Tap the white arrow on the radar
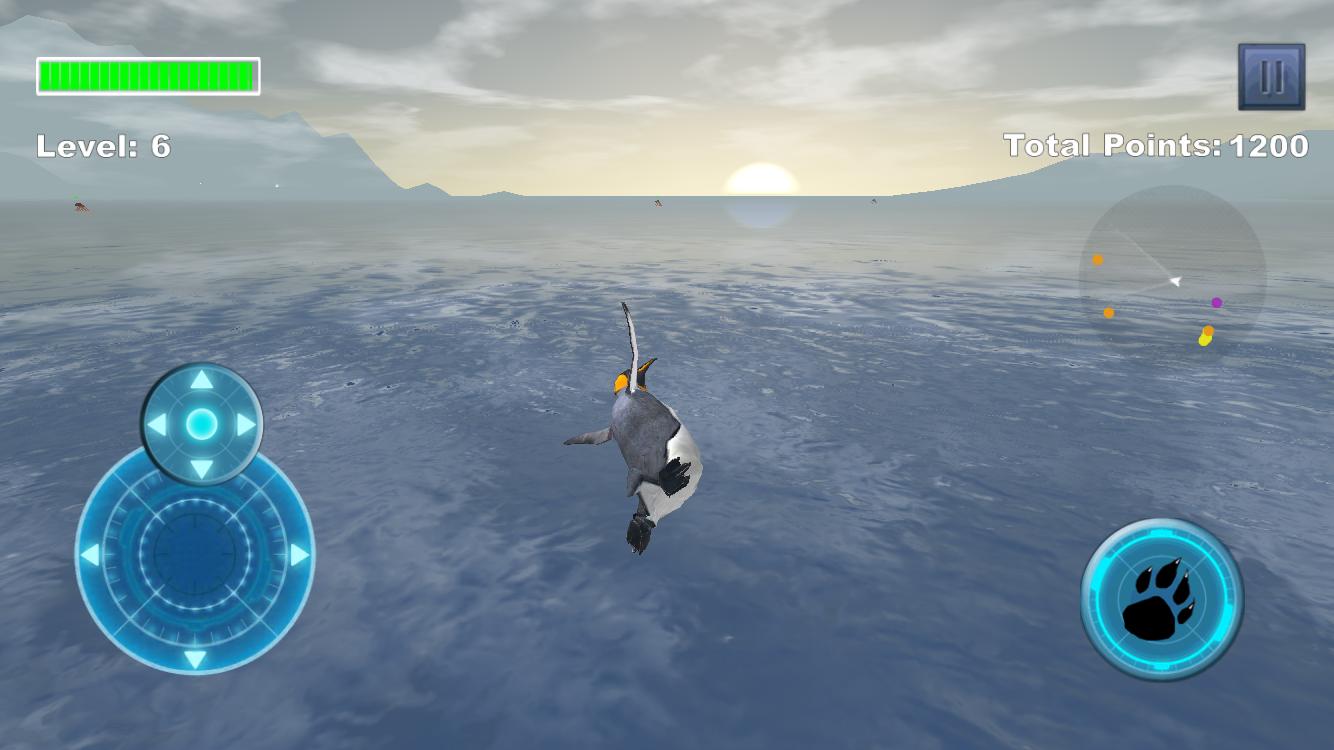 pos(1174,281)
